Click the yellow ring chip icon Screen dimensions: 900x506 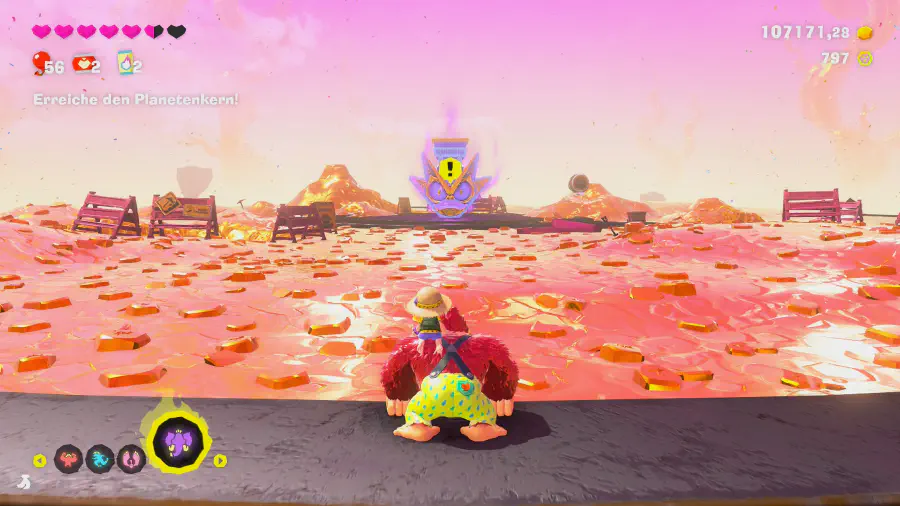pyautogui.click(x=865, y=58)
